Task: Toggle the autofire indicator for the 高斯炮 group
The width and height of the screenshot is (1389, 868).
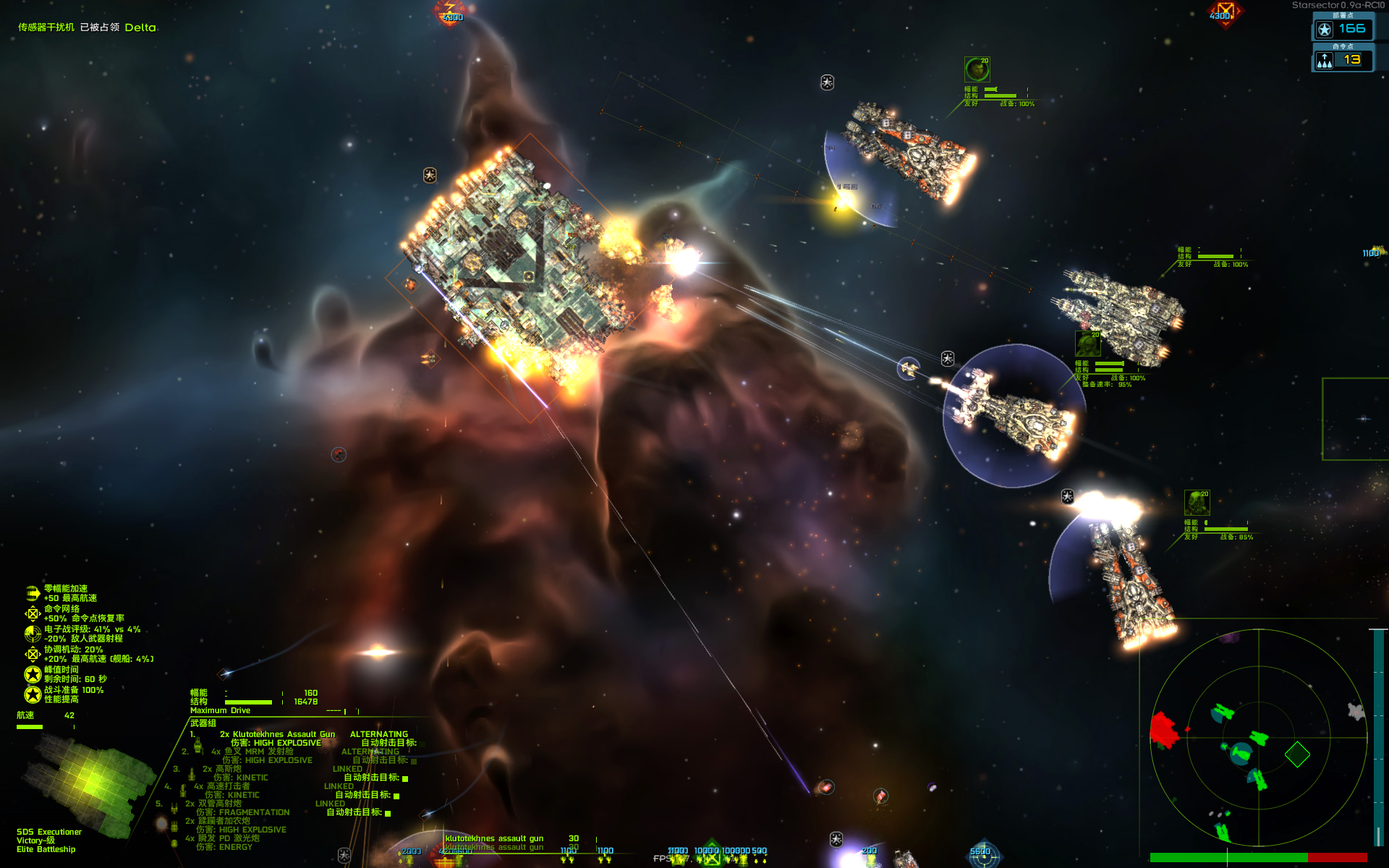Action: point(405,779)
